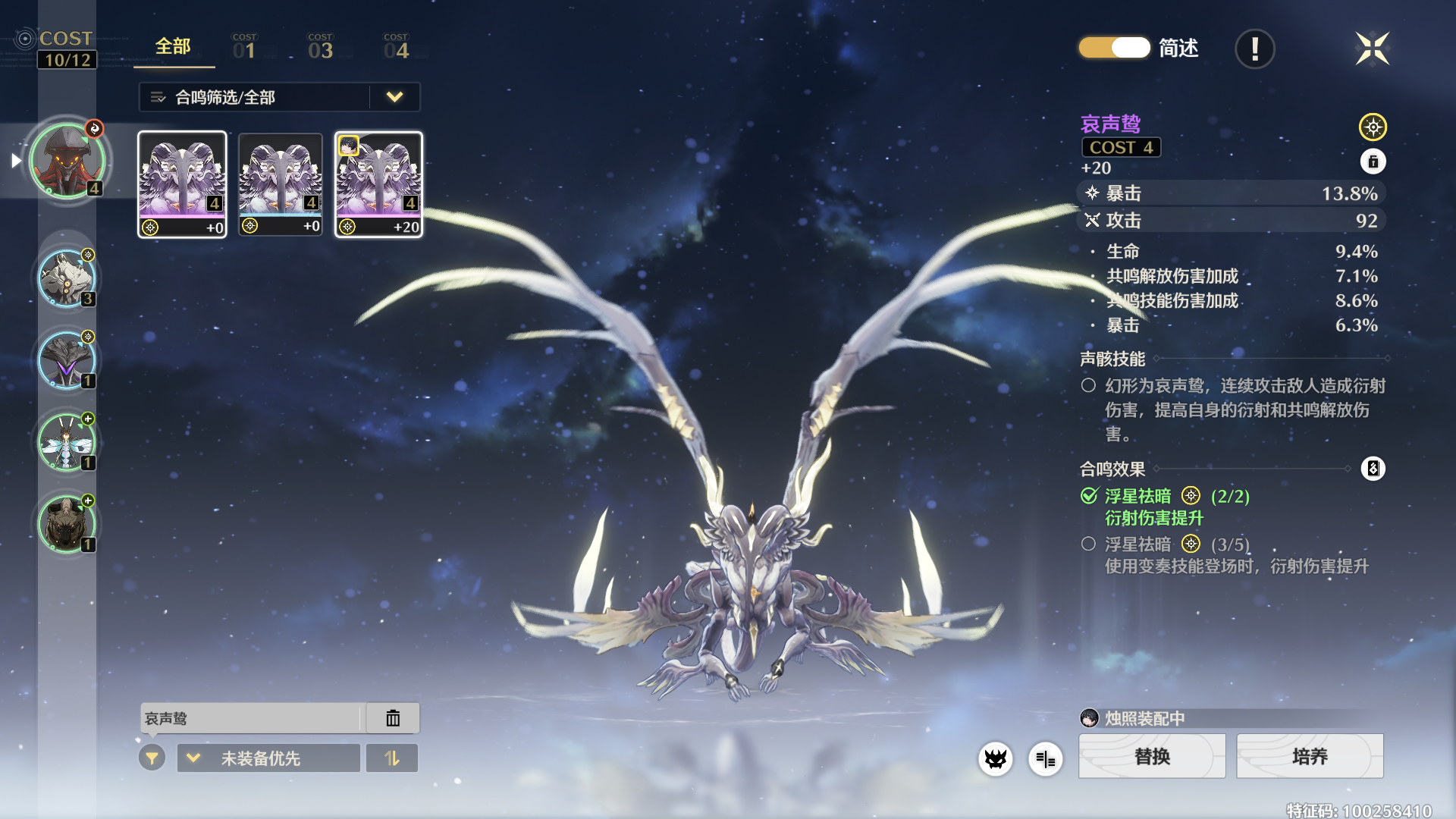Click the echo lock icon
The height and width of the screenshot is (819, 1456).
pyautogui.click(x=1373, y=162)
